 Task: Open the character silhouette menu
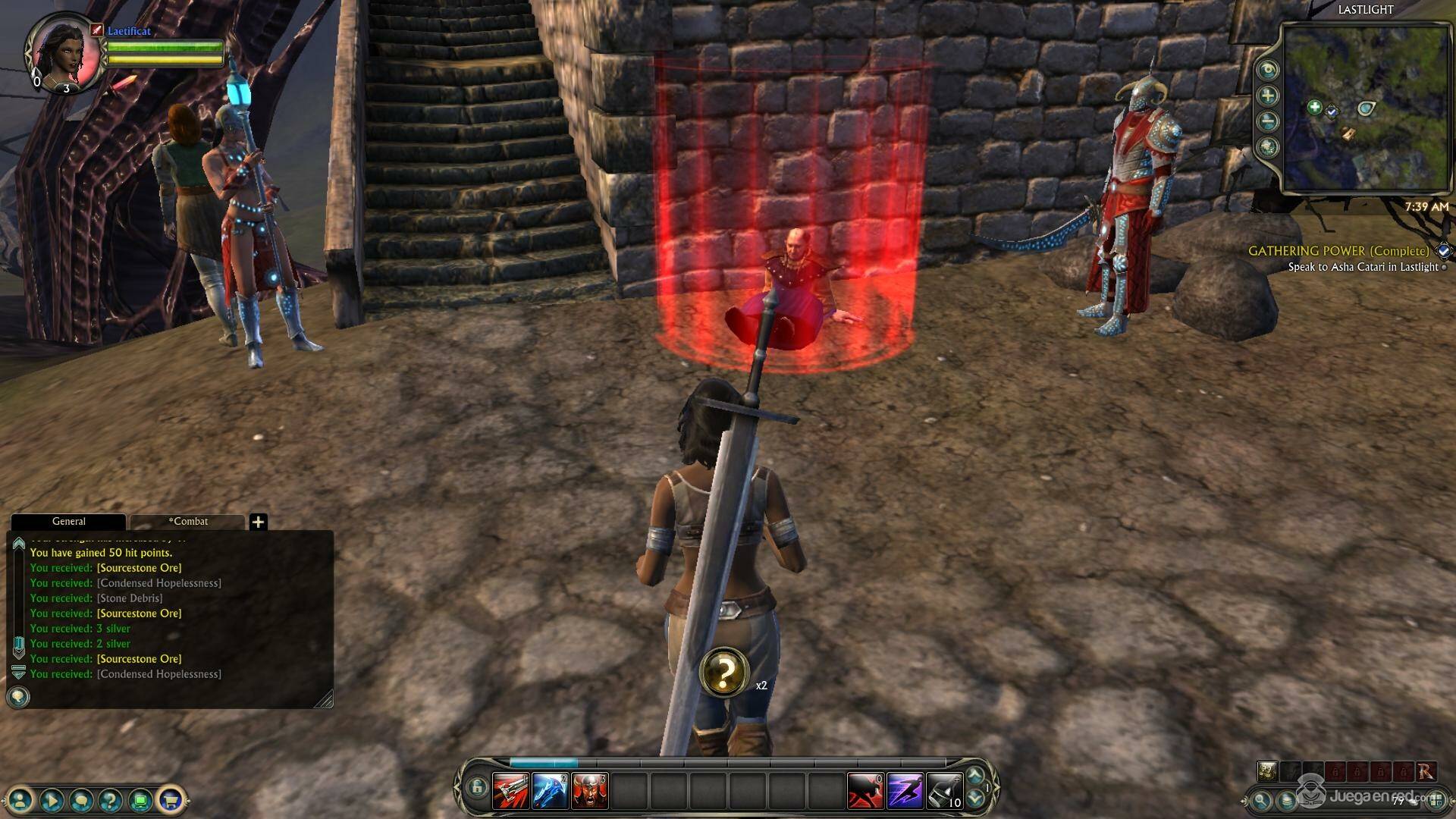tap(21, 799)
